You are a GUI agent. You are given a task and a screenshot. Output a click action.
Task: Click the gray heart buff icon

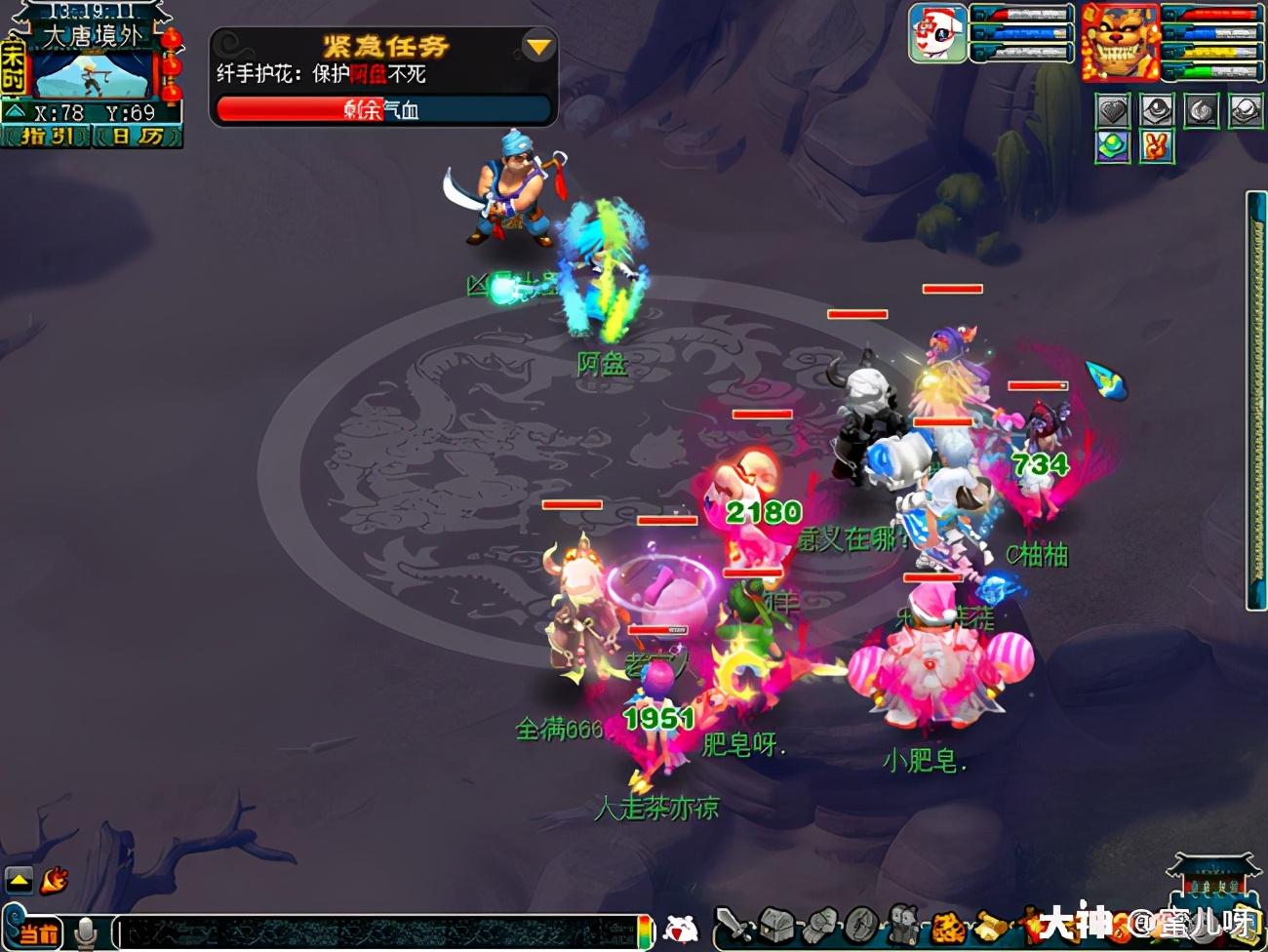click(1113, 111)
